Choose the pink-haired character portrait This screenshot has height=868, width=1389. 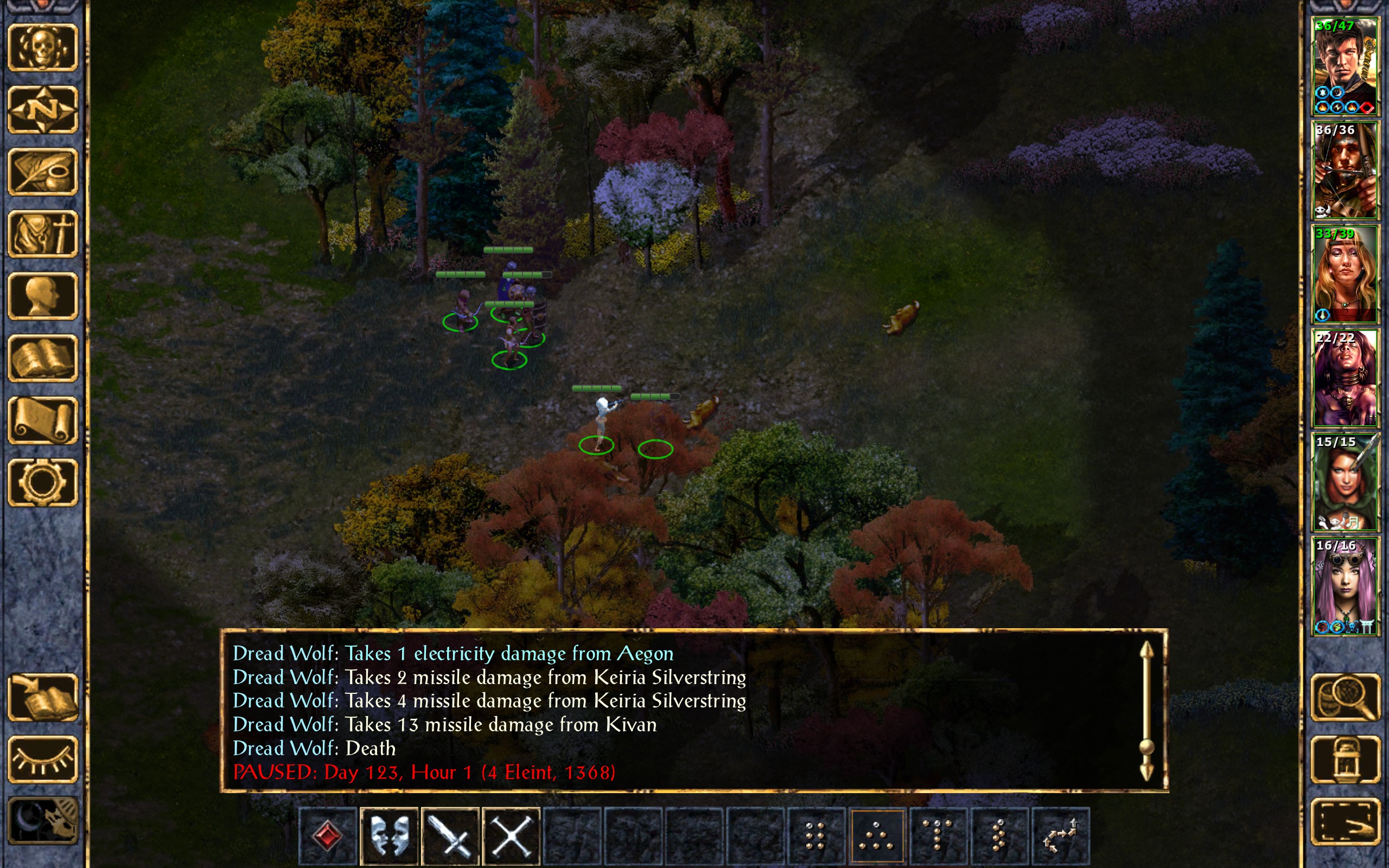tap(1345, 585)
